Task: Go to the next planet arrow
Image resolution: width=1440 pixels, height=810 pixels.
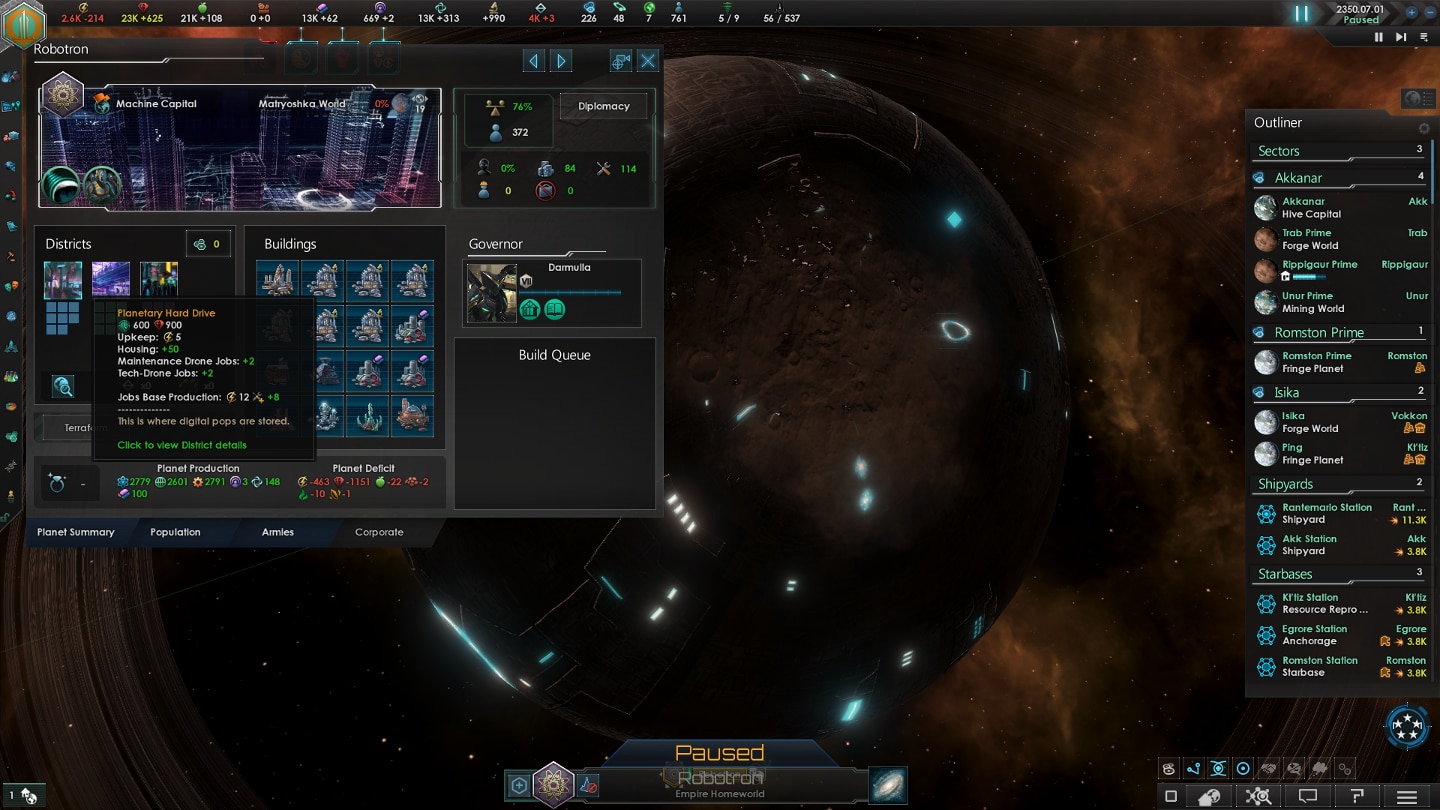Action: tap(562, 61)
